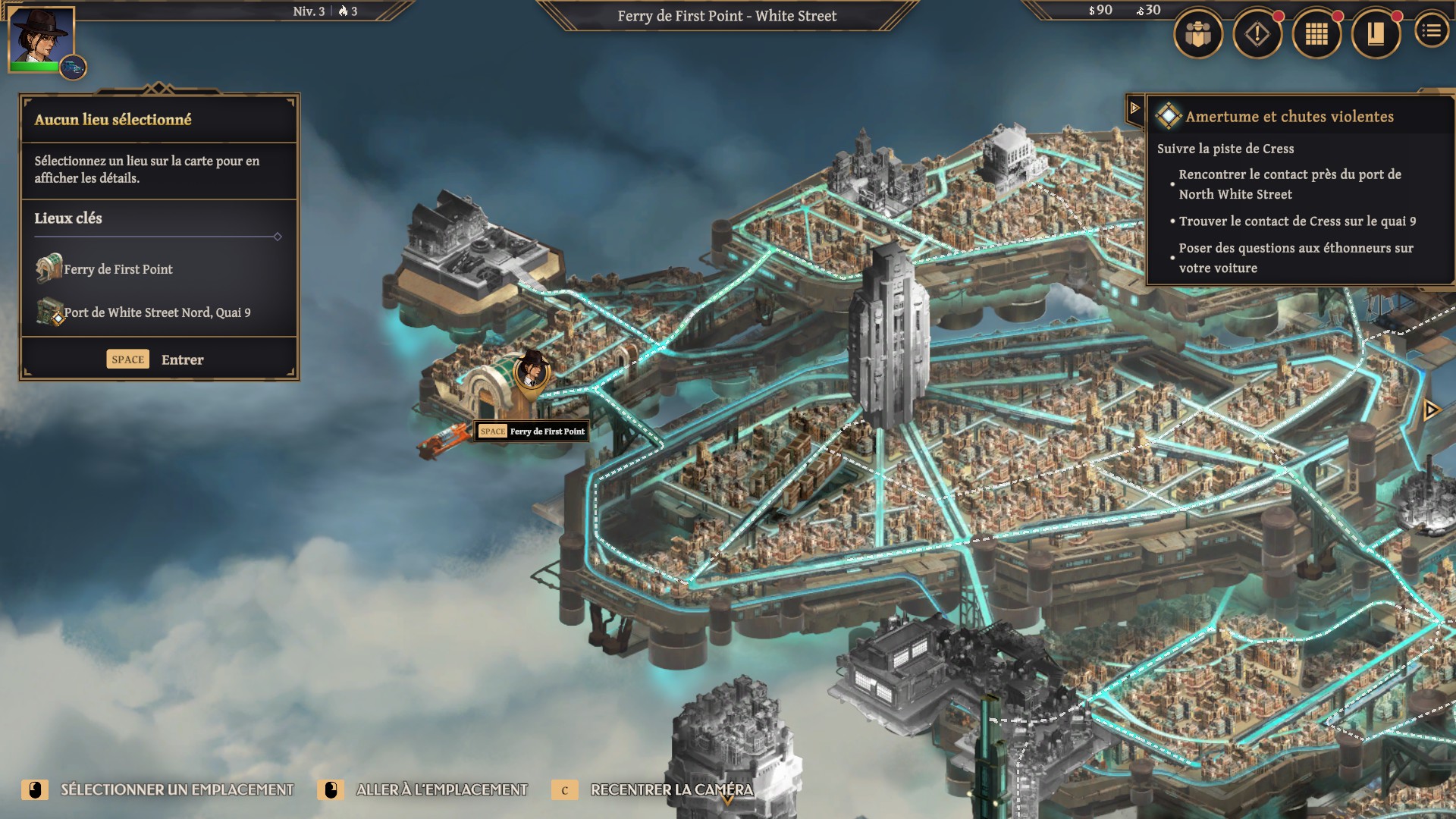Select the Ferry de First Point map marker
This screenshot has height=819, width=1456.
[532, 370]
